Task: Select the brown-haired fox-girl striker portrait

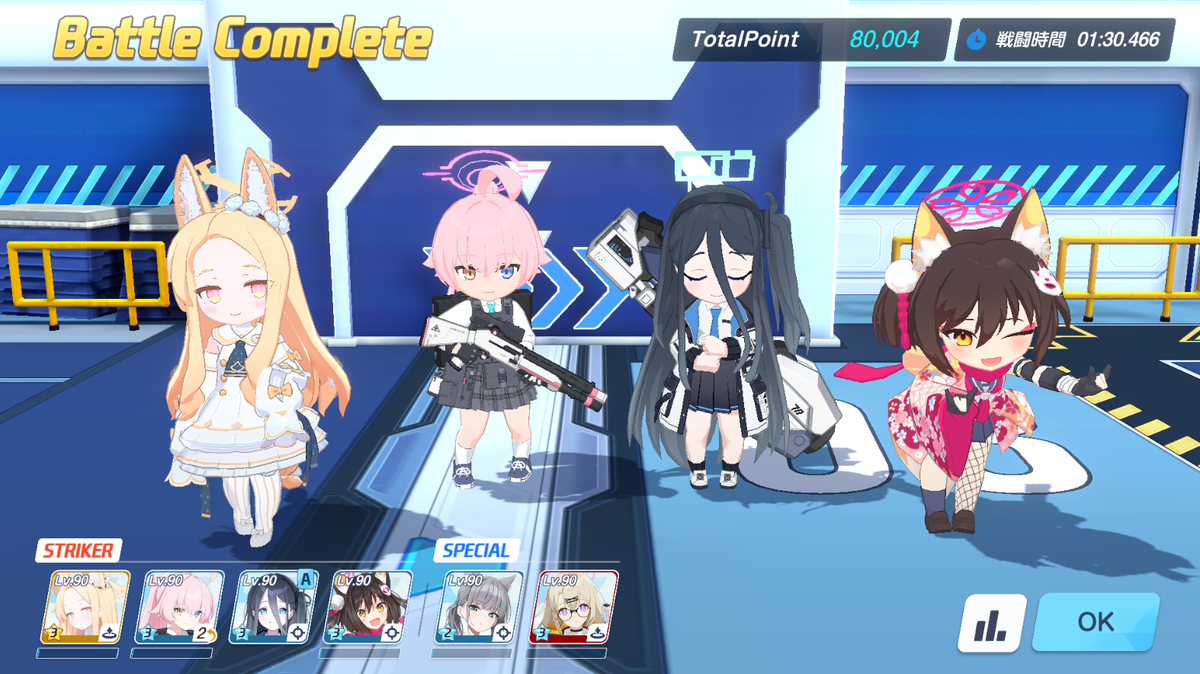Action: point(369,607)
